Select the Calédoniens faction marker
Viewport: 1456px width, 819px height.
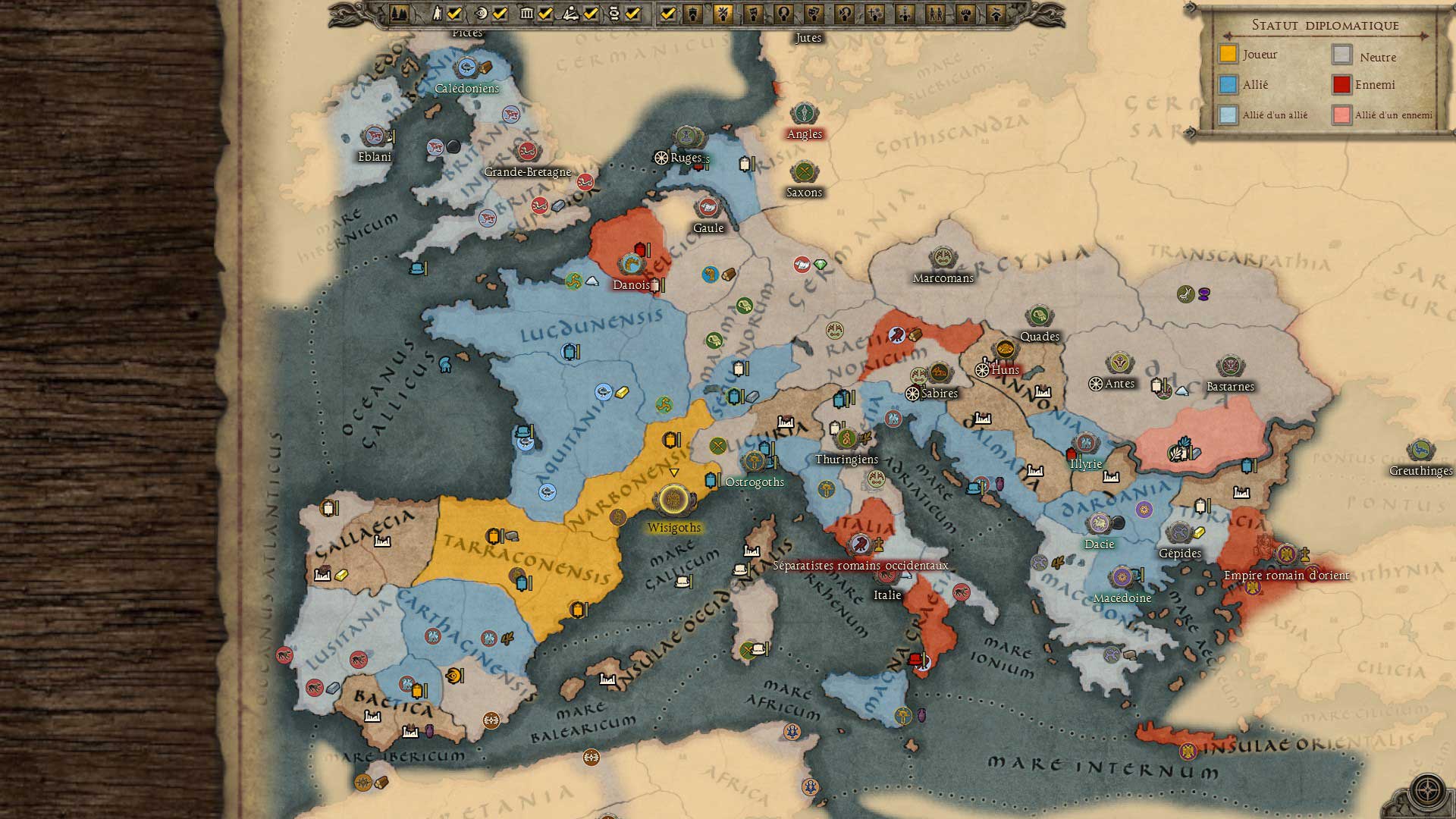coord(466,68)
